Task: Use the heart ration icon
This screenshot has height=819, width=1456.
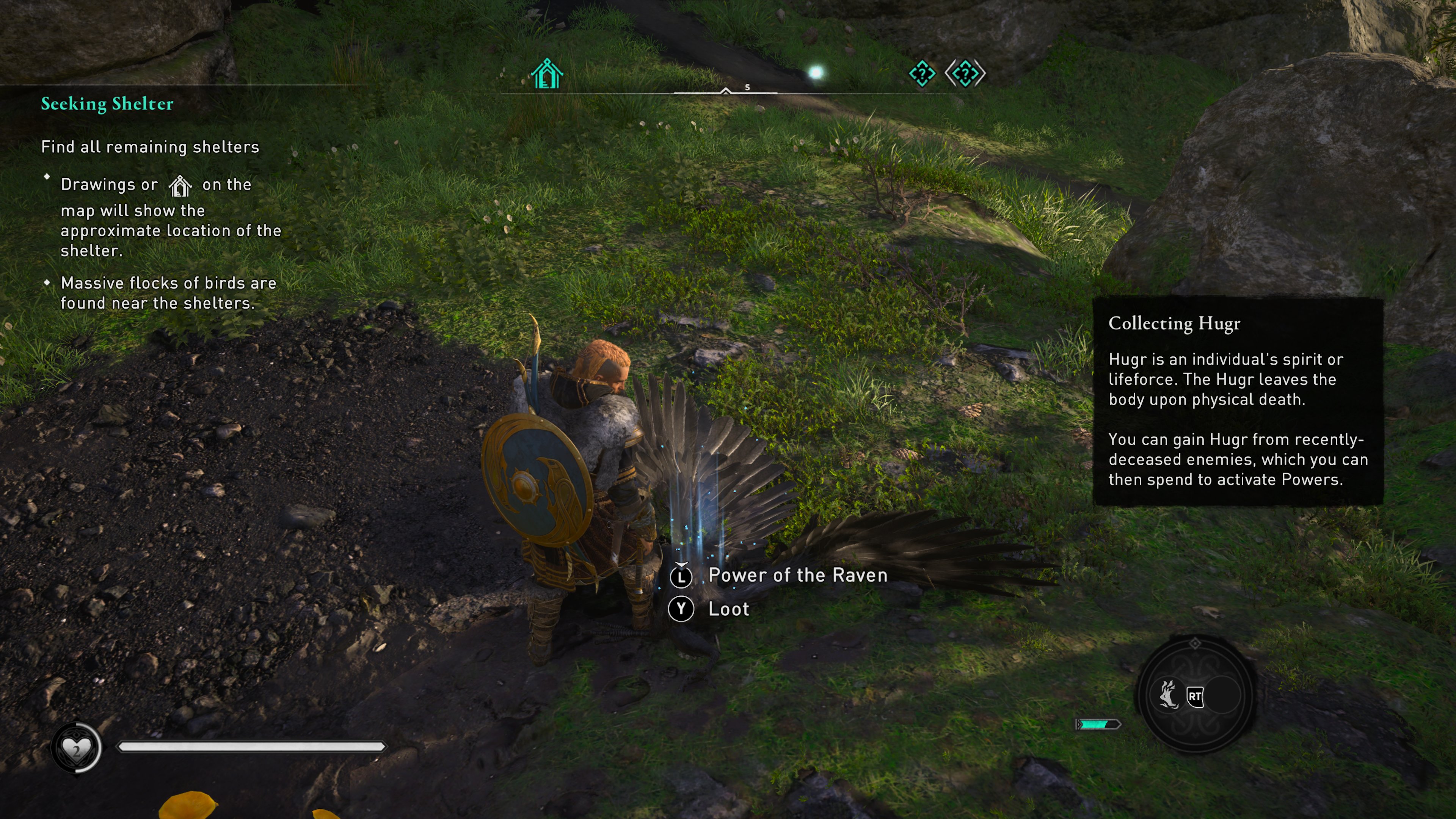Action: tap(76, 748)
